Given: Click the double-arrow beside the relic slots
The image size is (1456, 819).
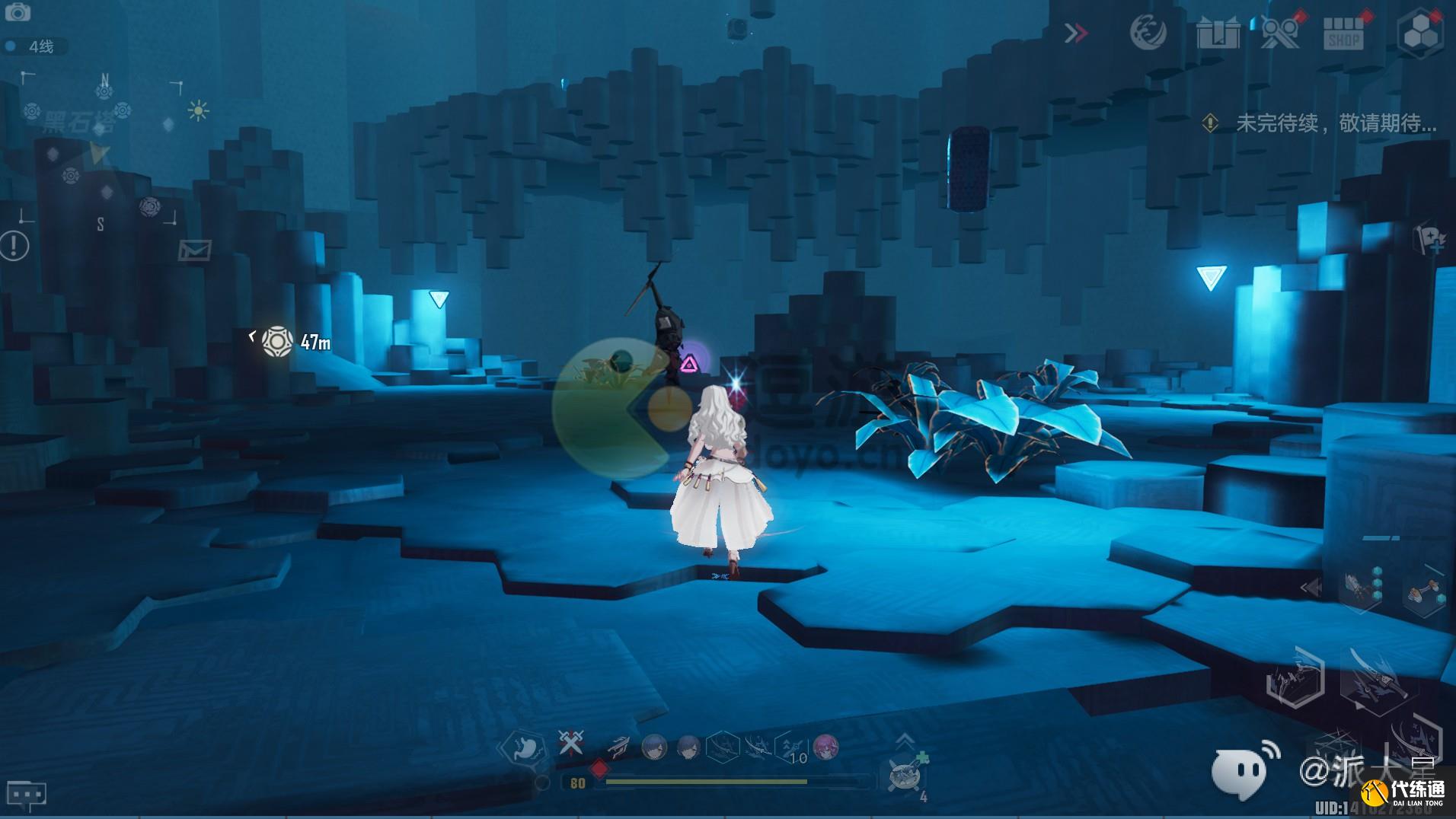Looking at the screenshot, I should point(1310,588).
